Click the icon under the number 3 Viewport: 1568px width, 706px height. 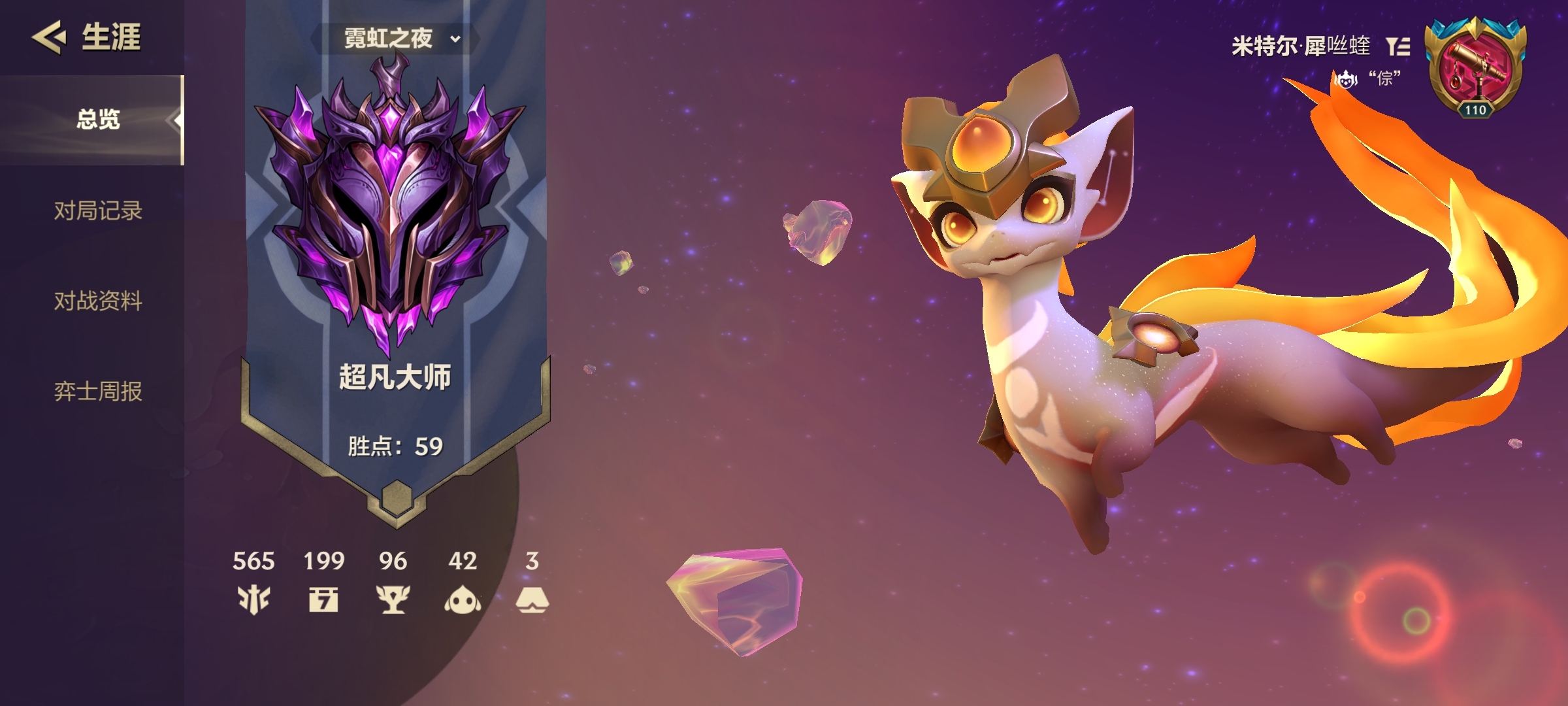(532, 599)
